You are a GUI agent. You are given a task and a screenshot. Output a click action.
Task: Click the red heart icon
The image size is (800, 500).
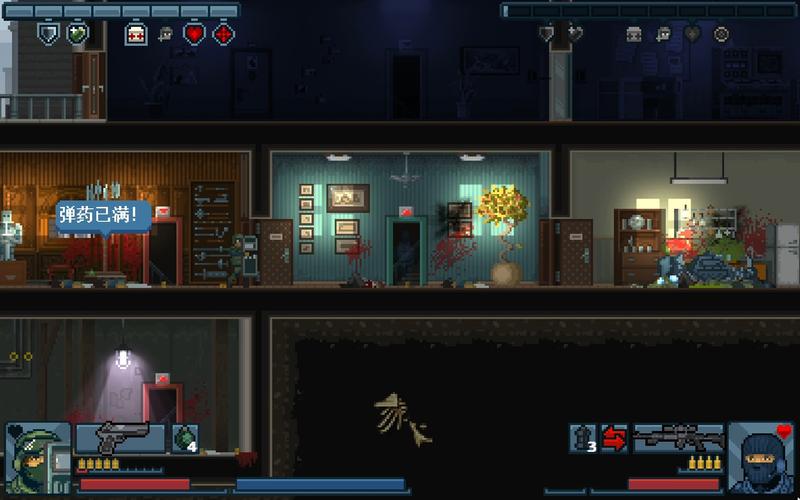(x=195, y=34)
